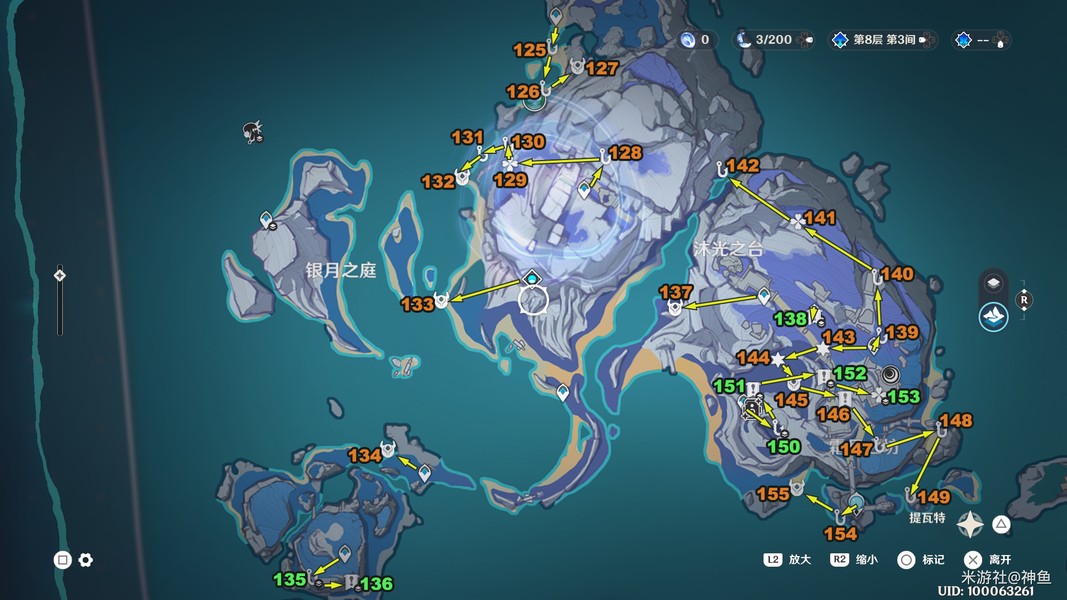Open the Spiral Abyss 第8层 第3间 progress indicator

(x=882, y=40)
